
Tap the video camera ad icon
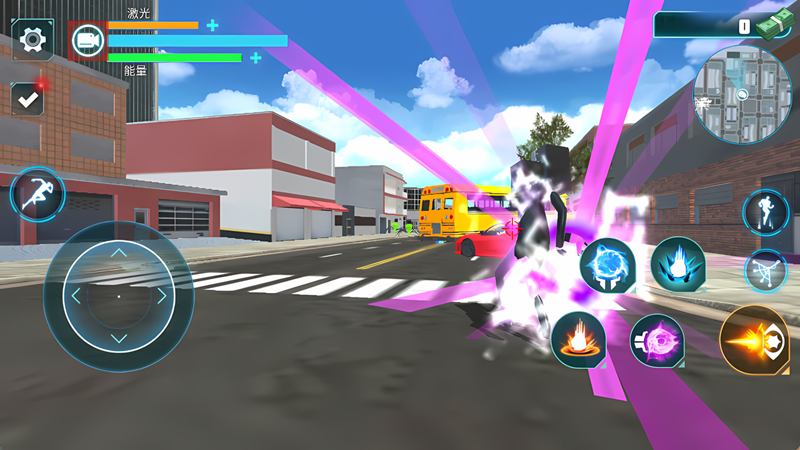(x=88, y=40)
